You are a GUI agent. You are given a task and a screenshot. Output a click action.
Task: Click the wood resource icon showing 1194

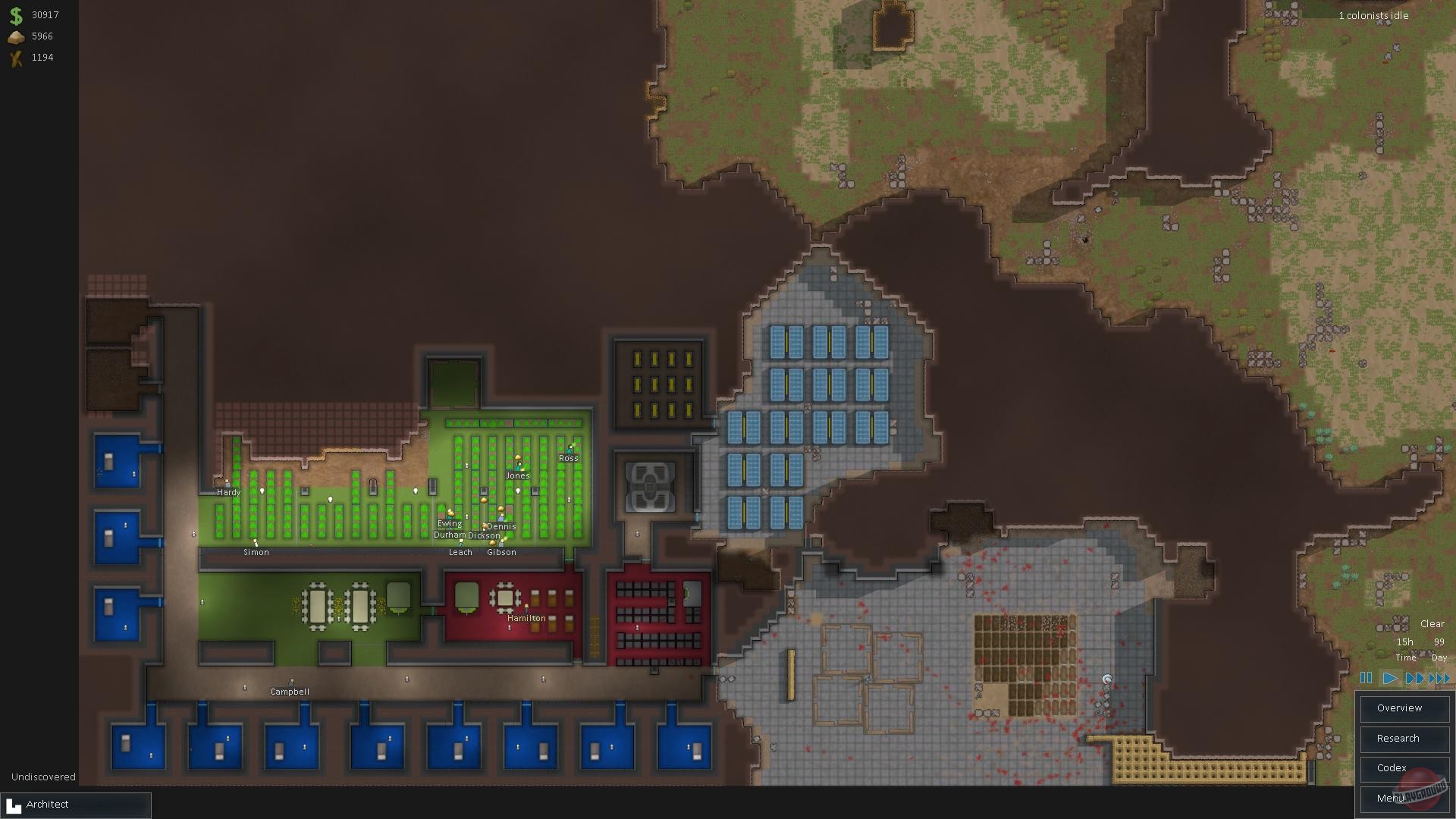click(x=15, y=57)
